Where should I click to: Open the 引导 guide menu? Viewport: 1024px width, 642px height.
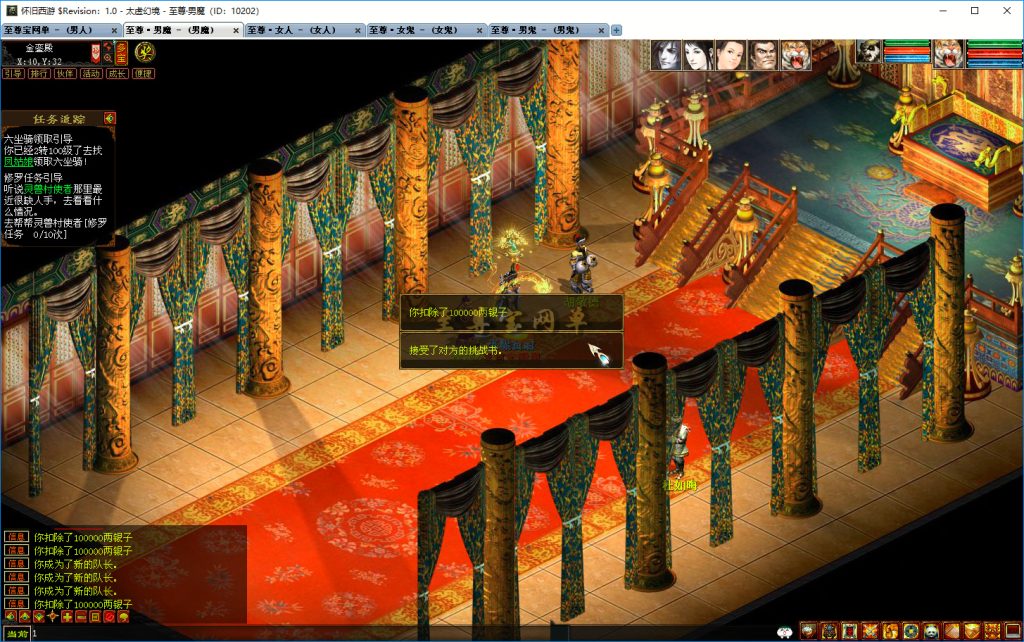(x=13, y=73)
